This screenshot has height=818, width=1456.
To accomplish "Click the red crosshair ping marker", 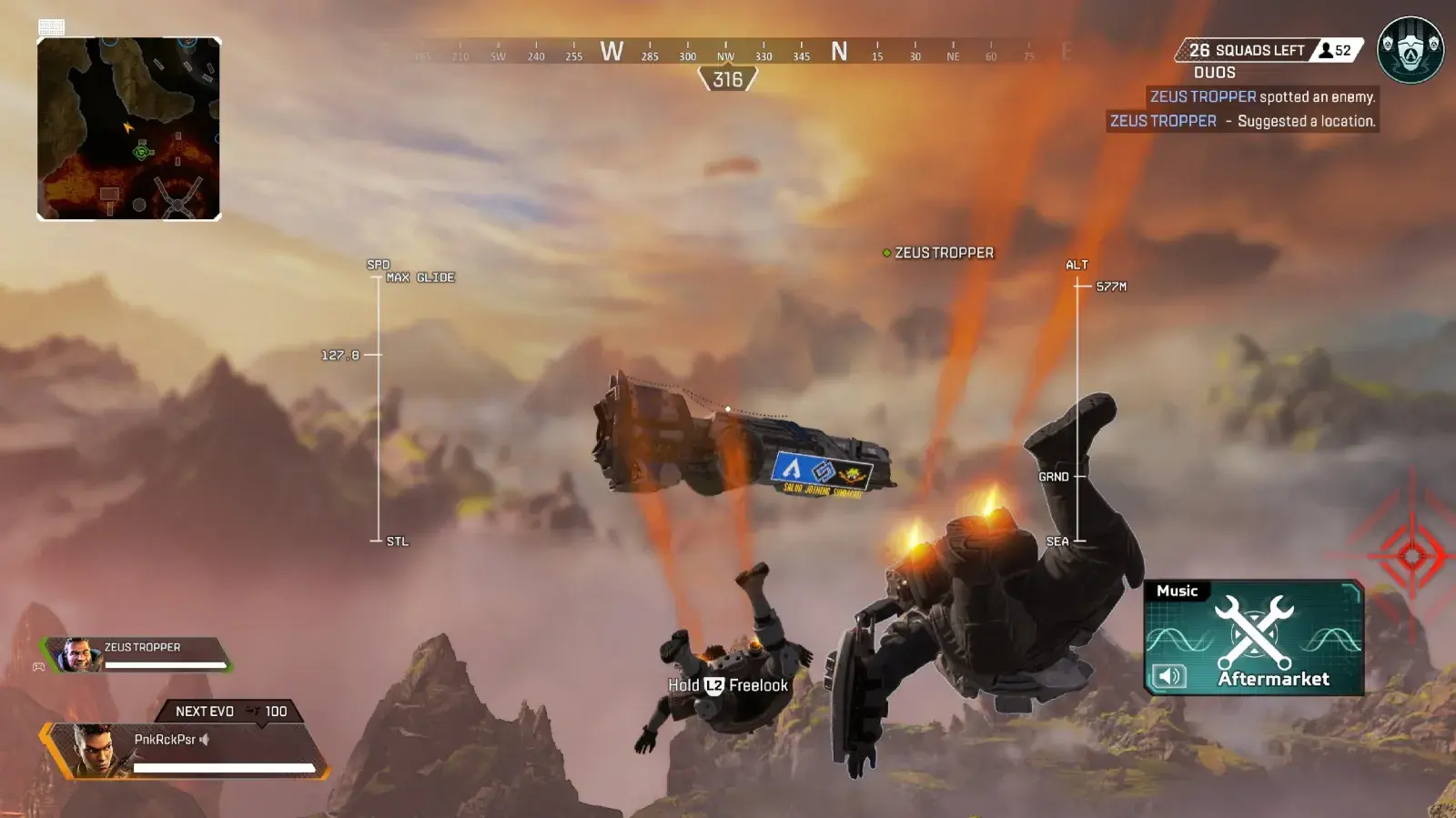I will (x=1411, y=554).
